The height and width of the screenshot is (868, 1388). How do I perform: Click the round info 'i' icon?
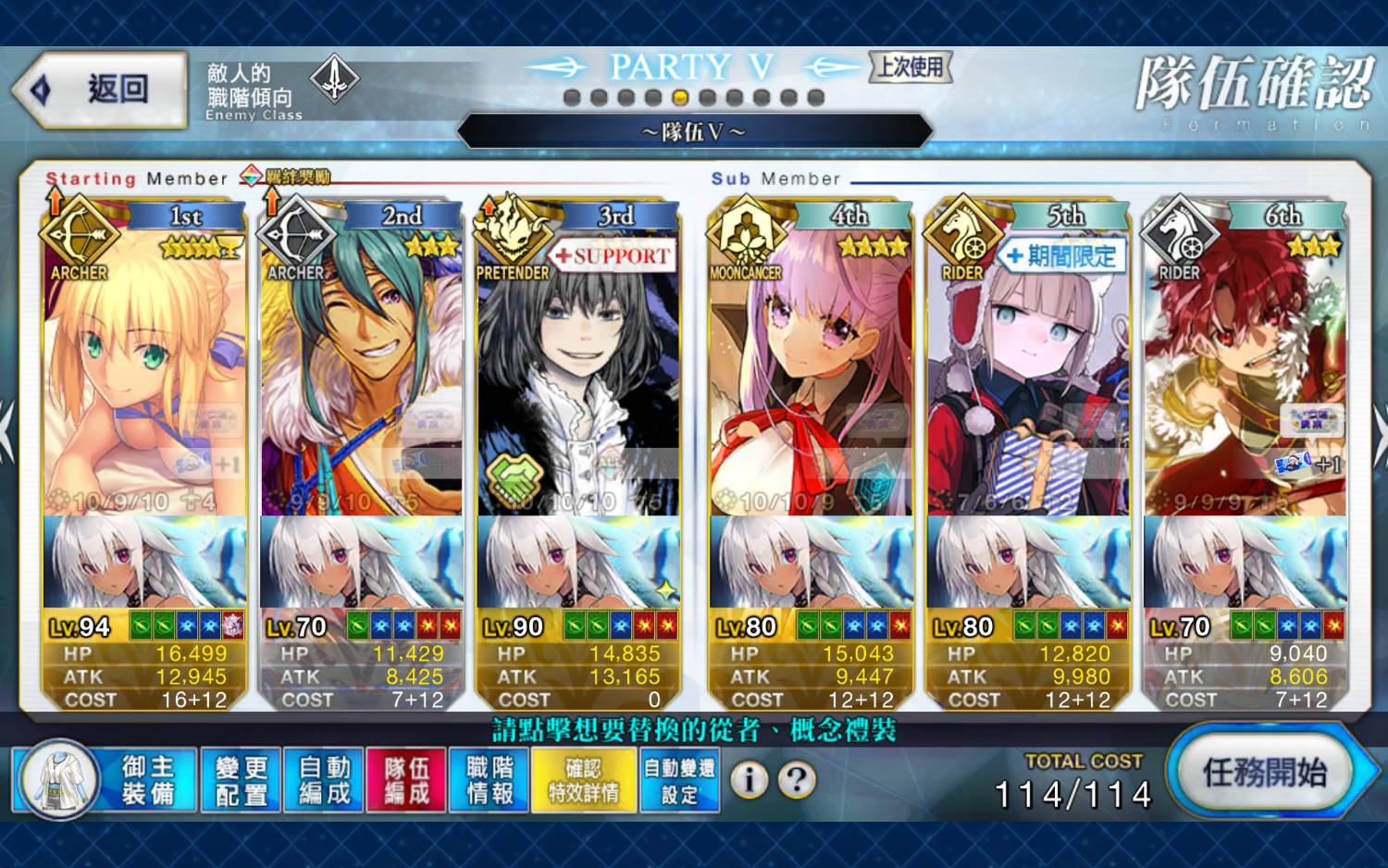click(749, 780)
